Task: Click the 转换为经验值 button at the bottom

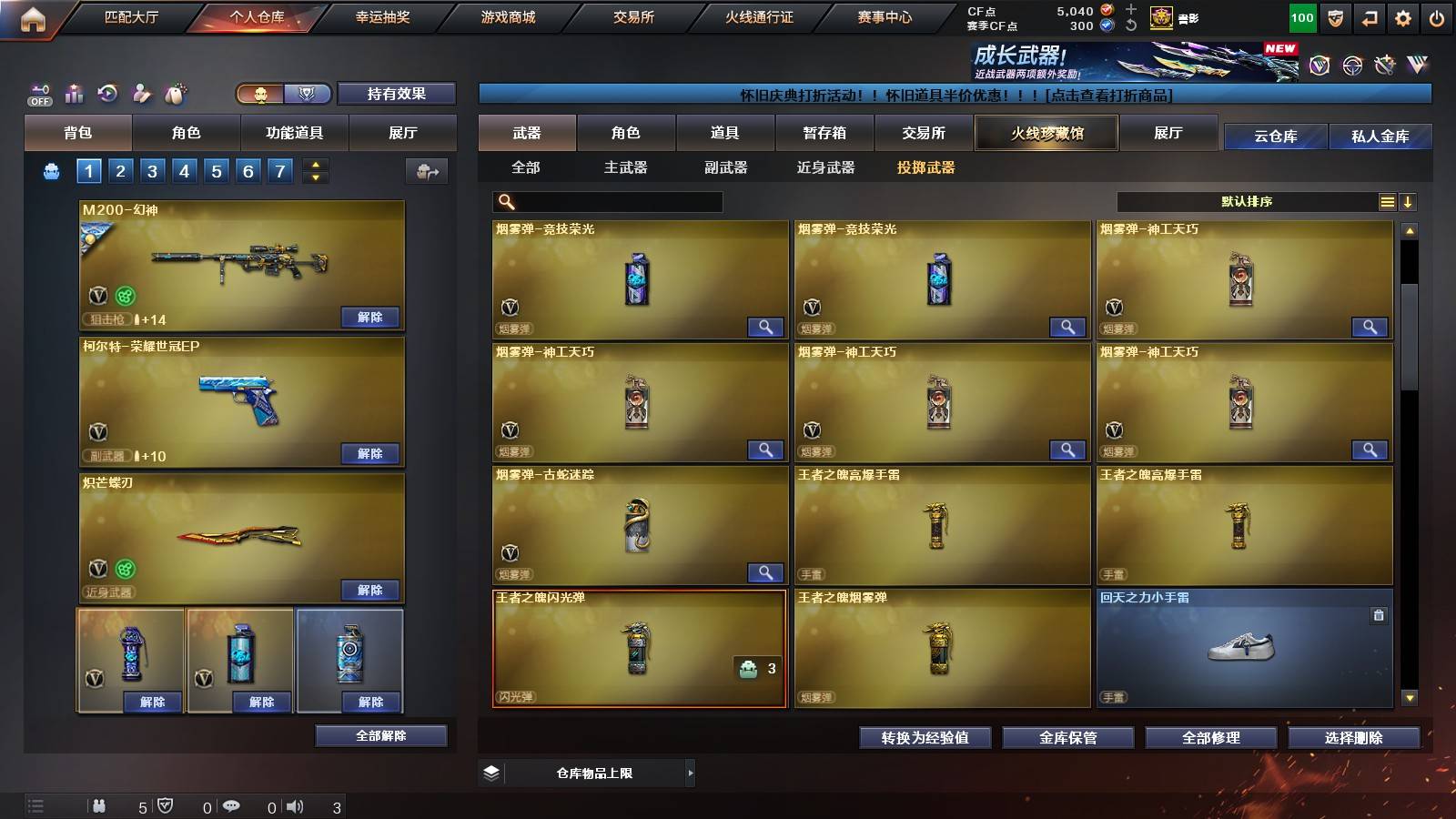Action: point(925,738)
